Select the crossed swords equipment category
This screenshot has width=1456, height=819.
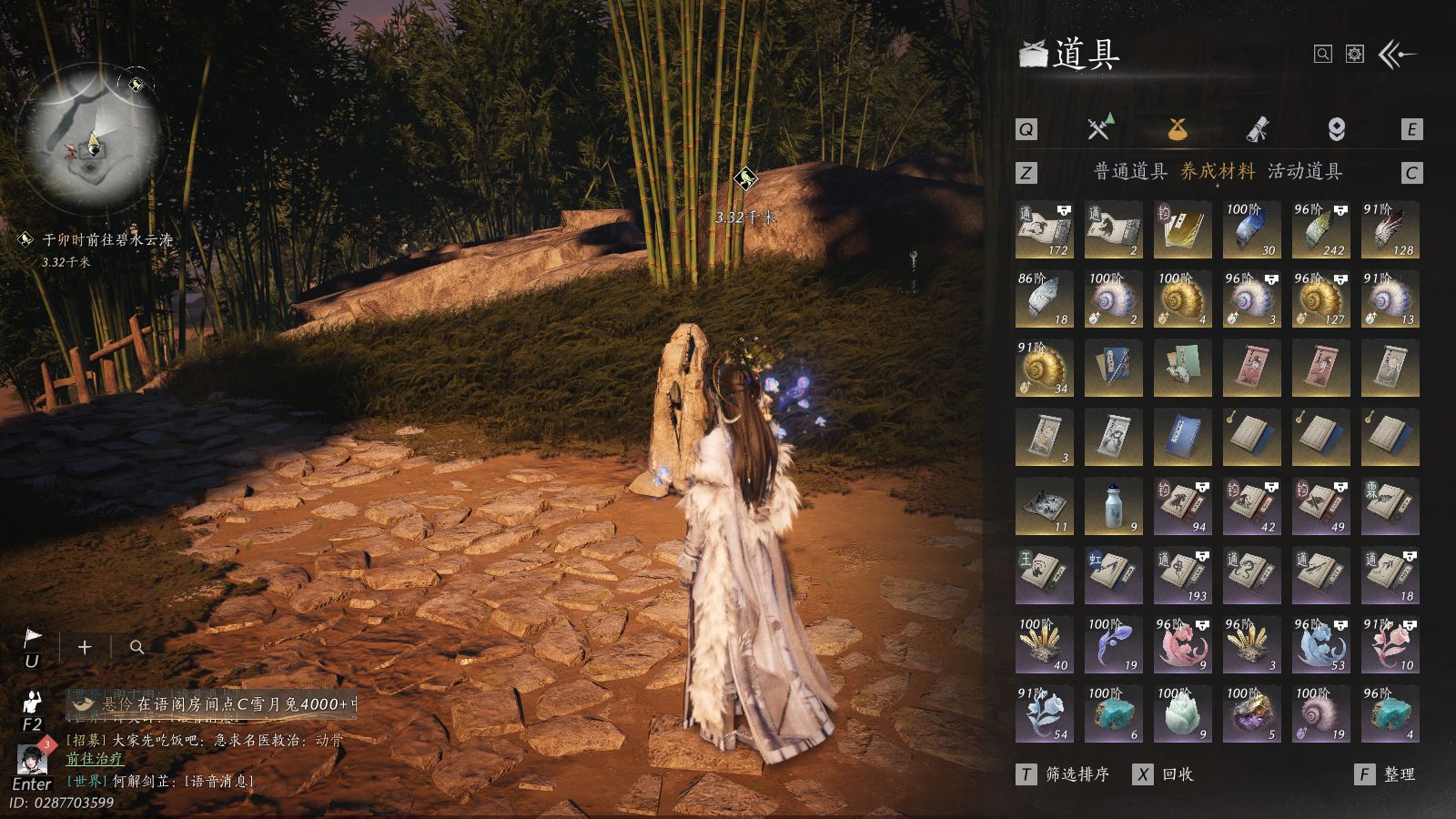point(1099,129)
